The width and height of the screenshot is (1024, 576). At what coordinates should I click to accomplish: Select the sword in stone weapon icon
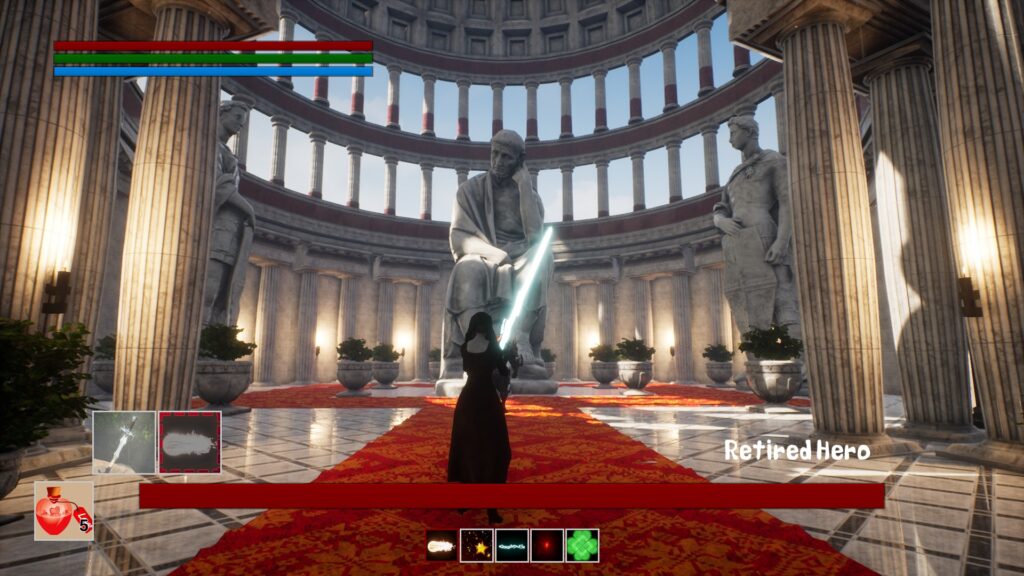click(124, 442)
